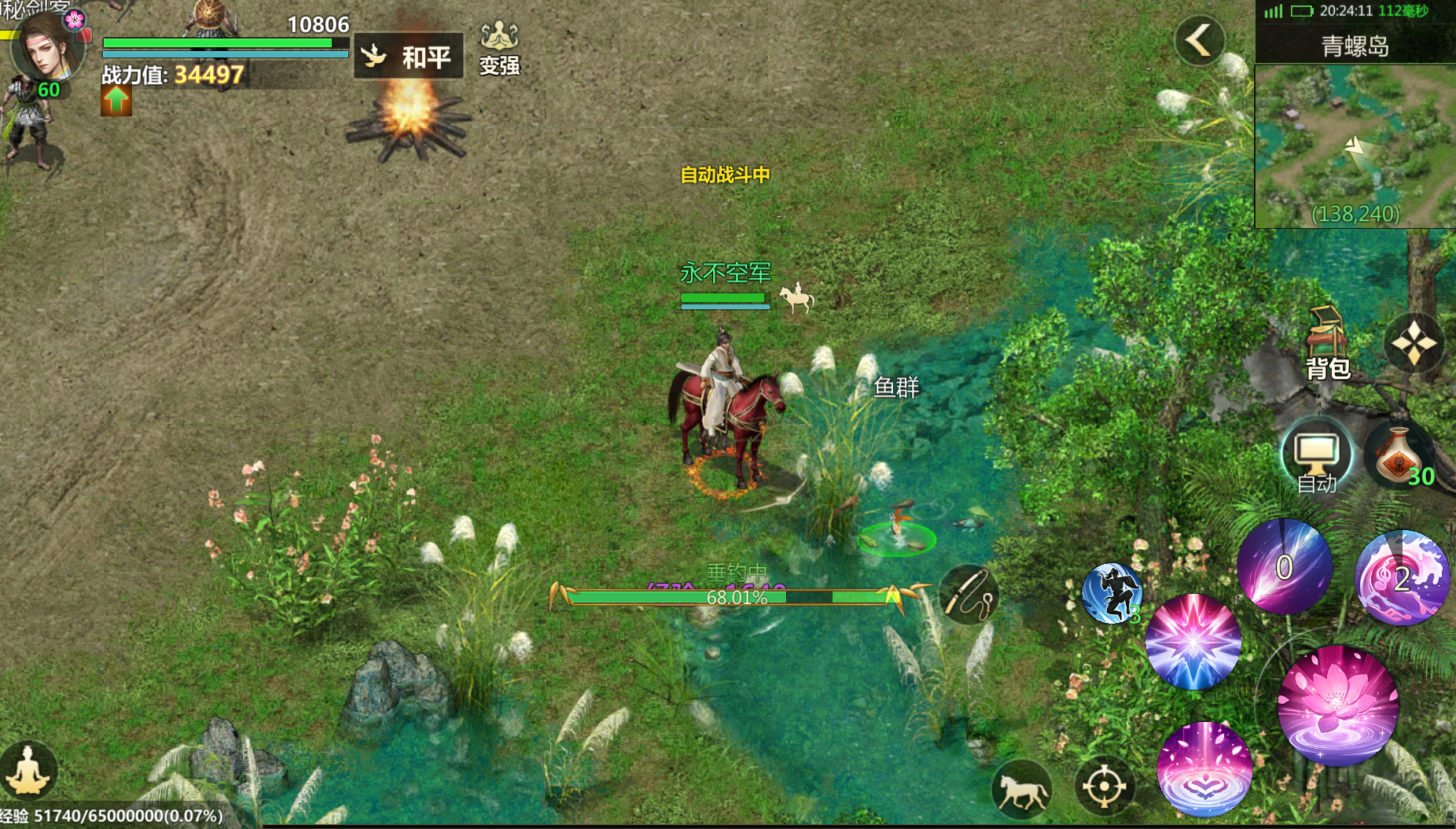Cast the pink starburst skill
The width and height of the screenshot is (1456, 829).
coord(1193,642)
